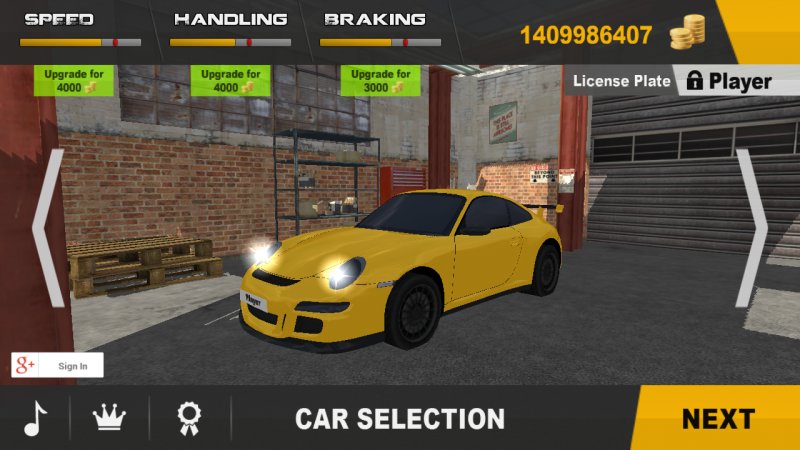The width and height of the screenshot is (800, 450).
Task: Toggle music with the note icon
Action: [x=36, y=417]
